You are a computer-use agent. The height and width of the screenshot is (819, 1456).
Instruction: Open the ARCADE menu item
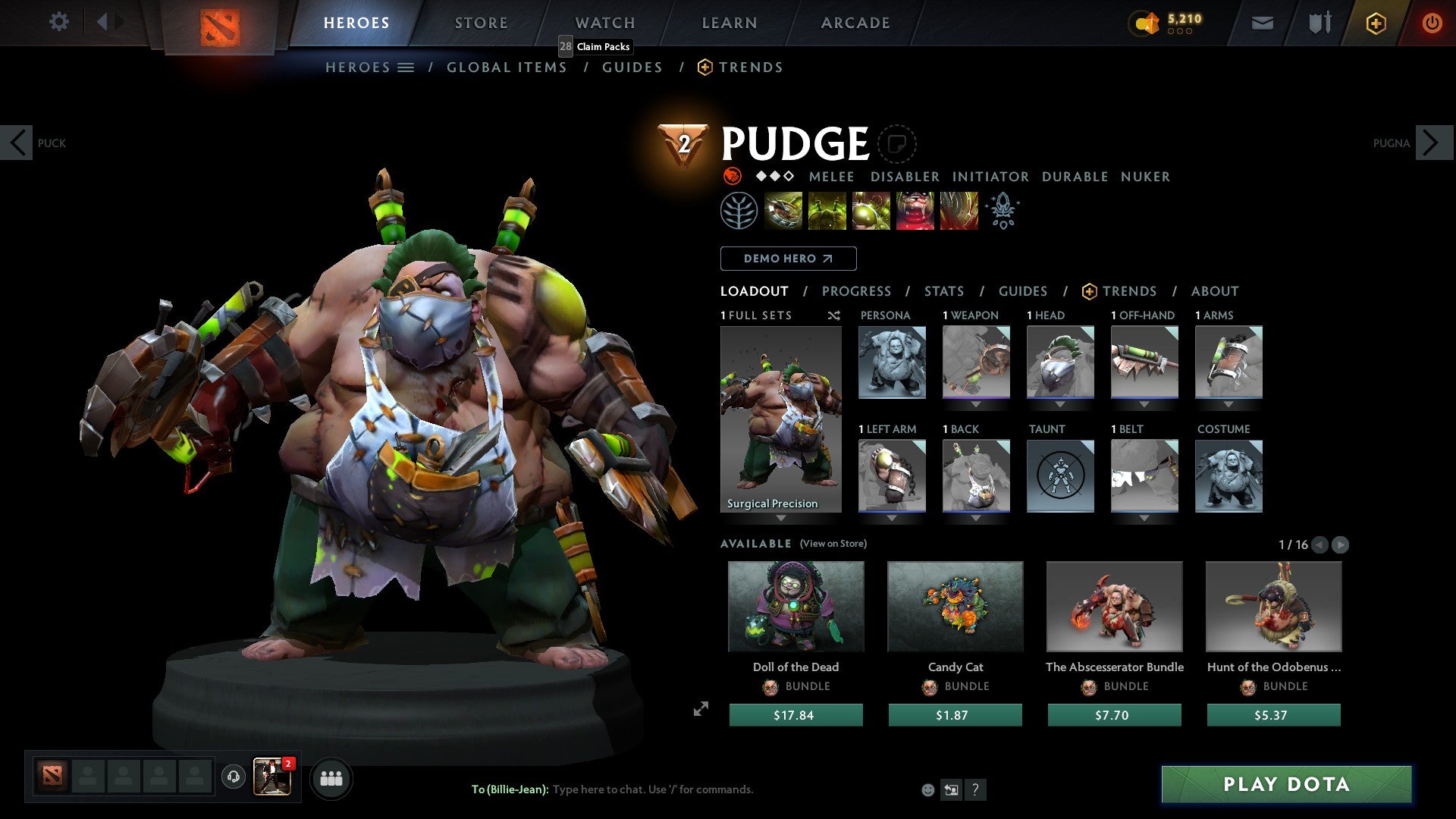(855, 23)
